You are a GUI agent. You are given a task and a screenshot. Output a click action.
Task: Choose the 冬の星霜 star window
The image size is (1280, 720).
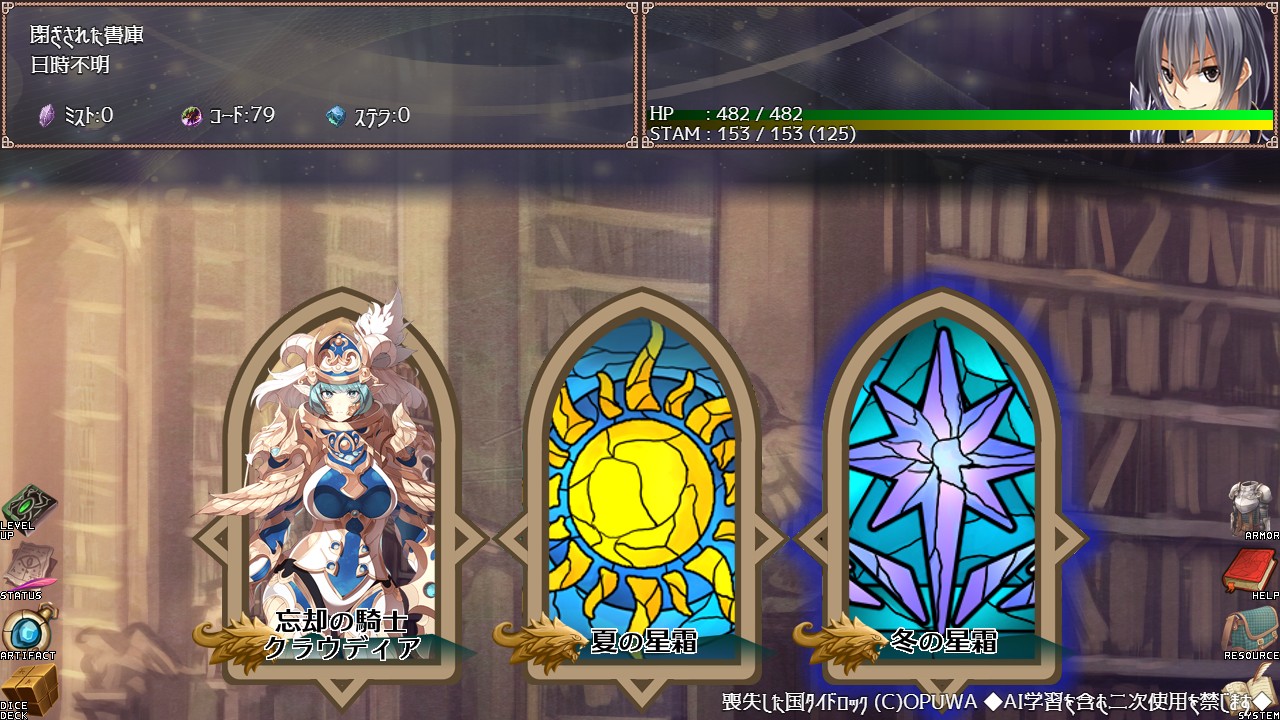coord(940,470)
